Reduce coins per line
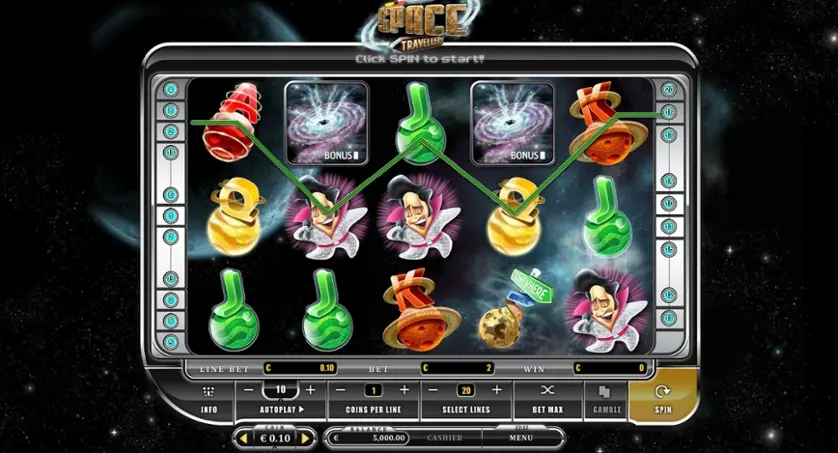This screenshot has height=453, width=838. [x=342, y=389]
